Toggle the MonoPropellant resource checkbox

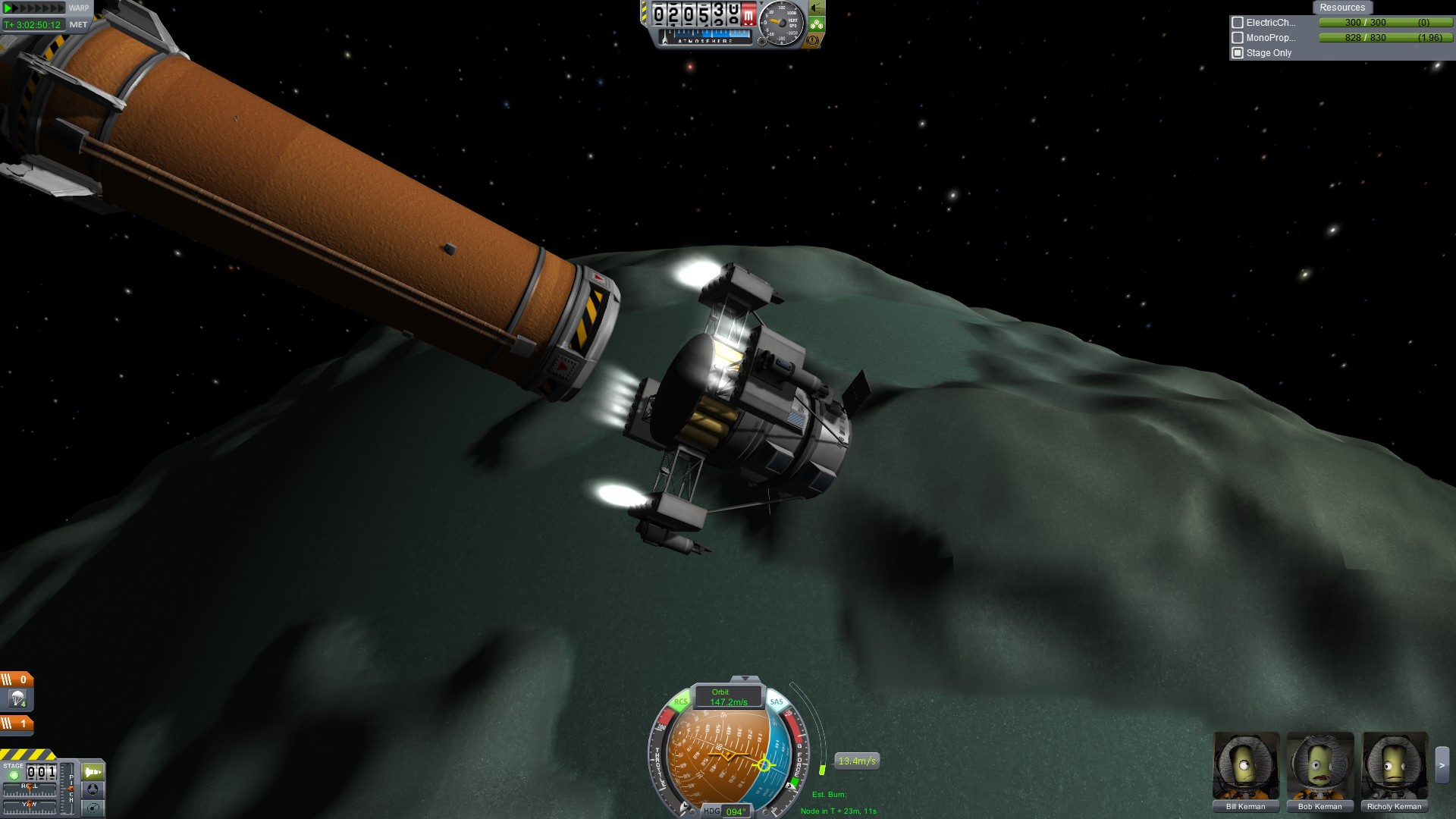1238,38
